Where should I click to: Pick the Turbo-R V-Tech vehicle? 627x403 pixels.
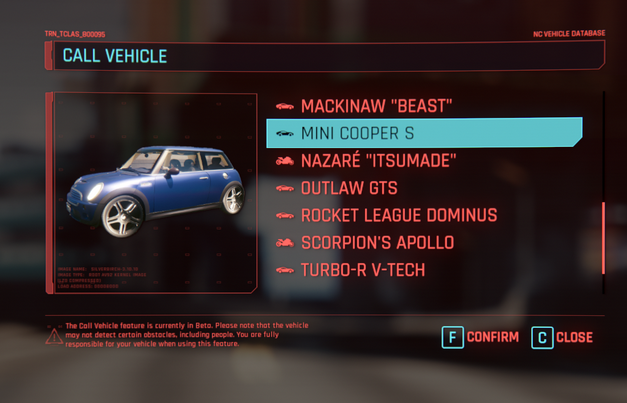coord(362,270)
